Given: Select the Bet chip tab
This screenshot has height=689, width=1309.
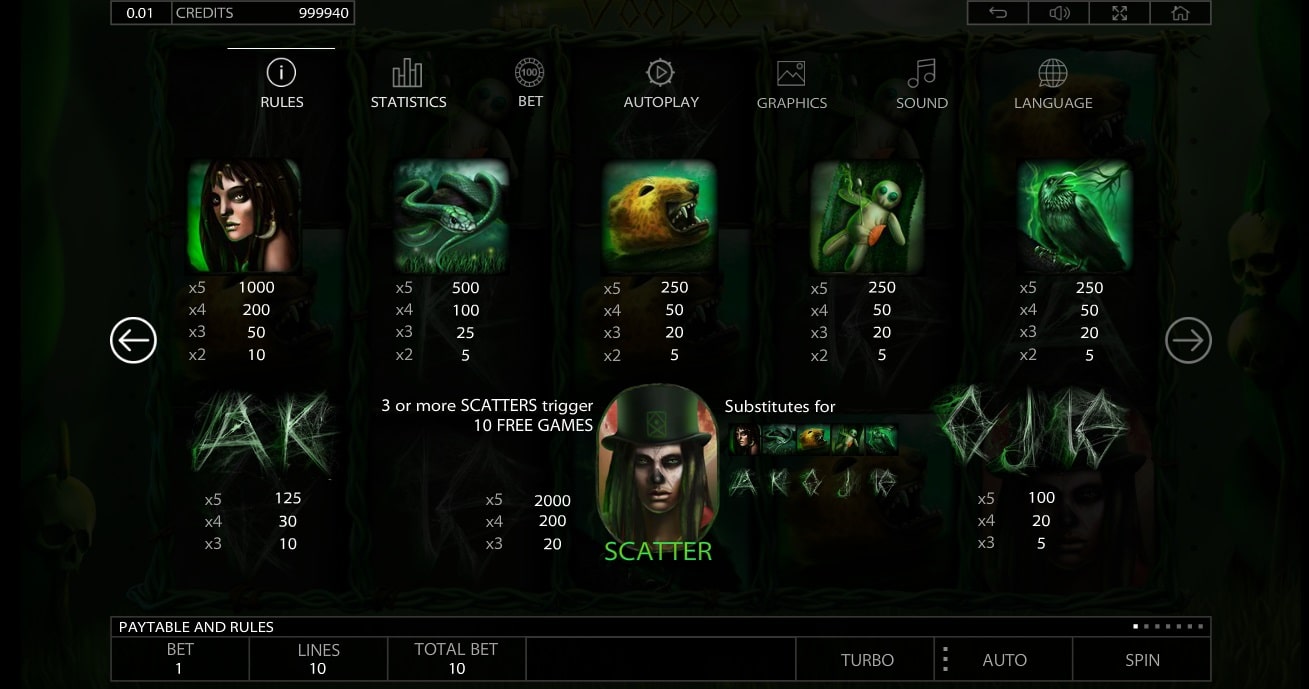Looking at the screenshot, I should (x=530, y=83).
